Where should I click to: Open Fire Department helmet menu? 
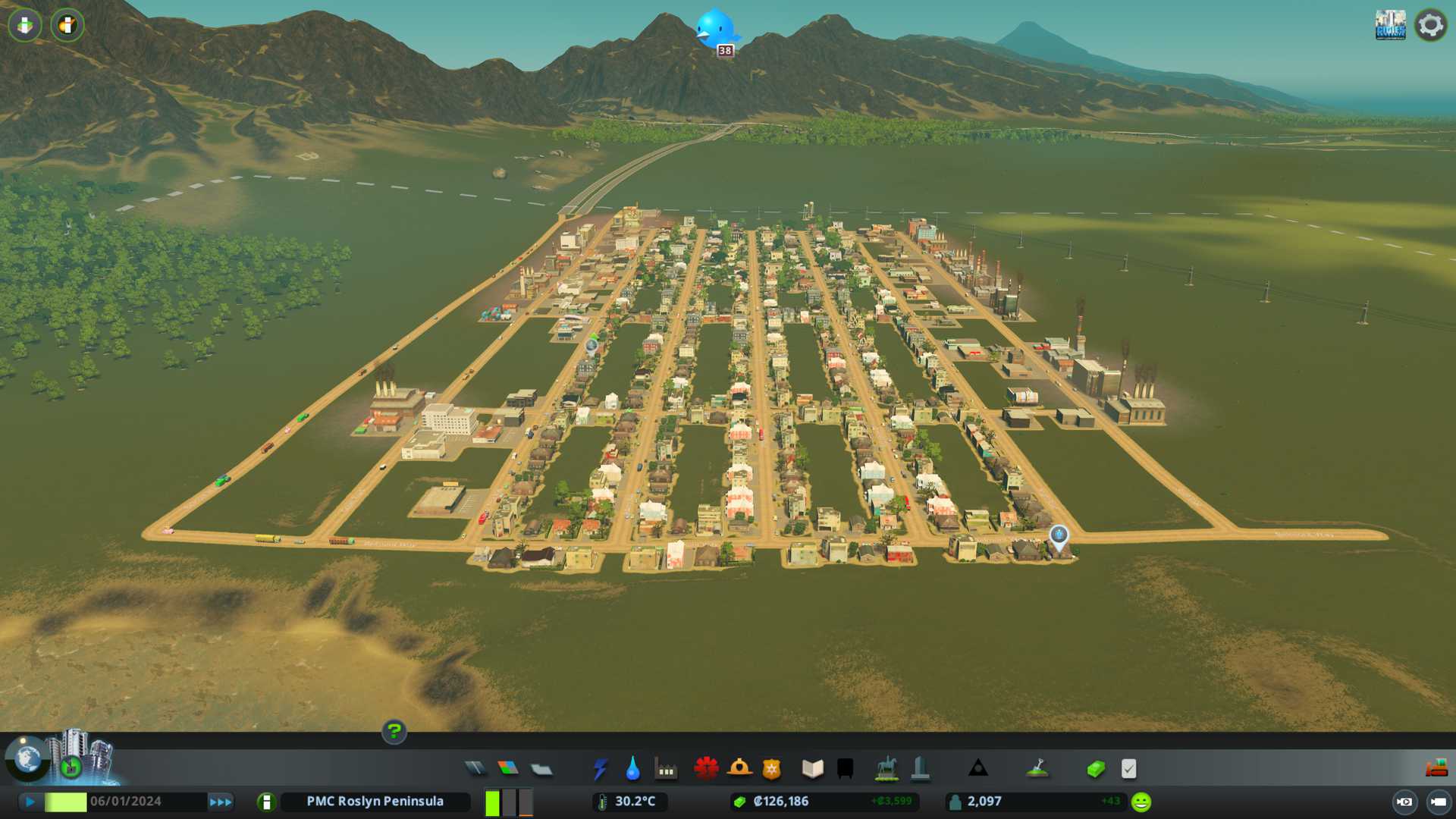tap(739, 769)
